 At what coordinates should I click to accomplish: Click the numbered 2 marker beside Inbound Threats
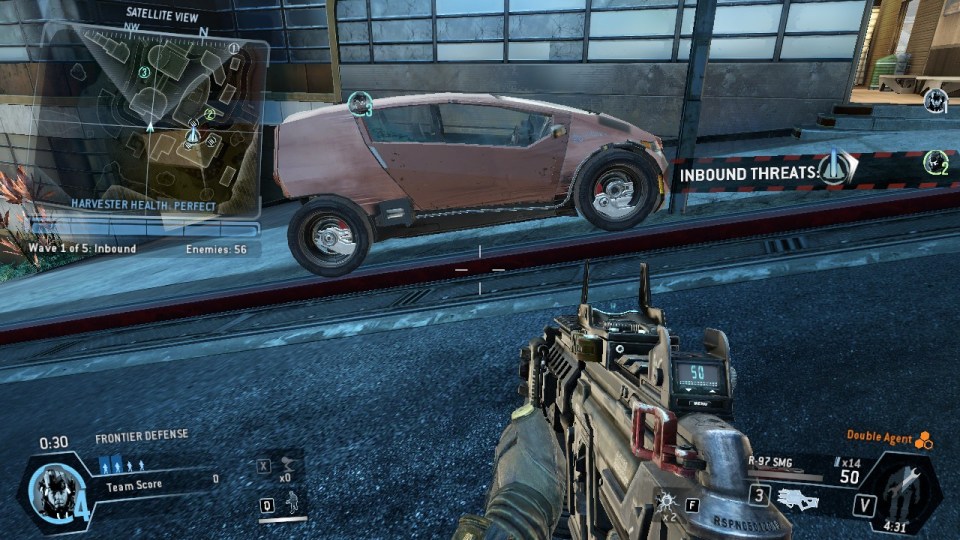click(x=936, y=161)
